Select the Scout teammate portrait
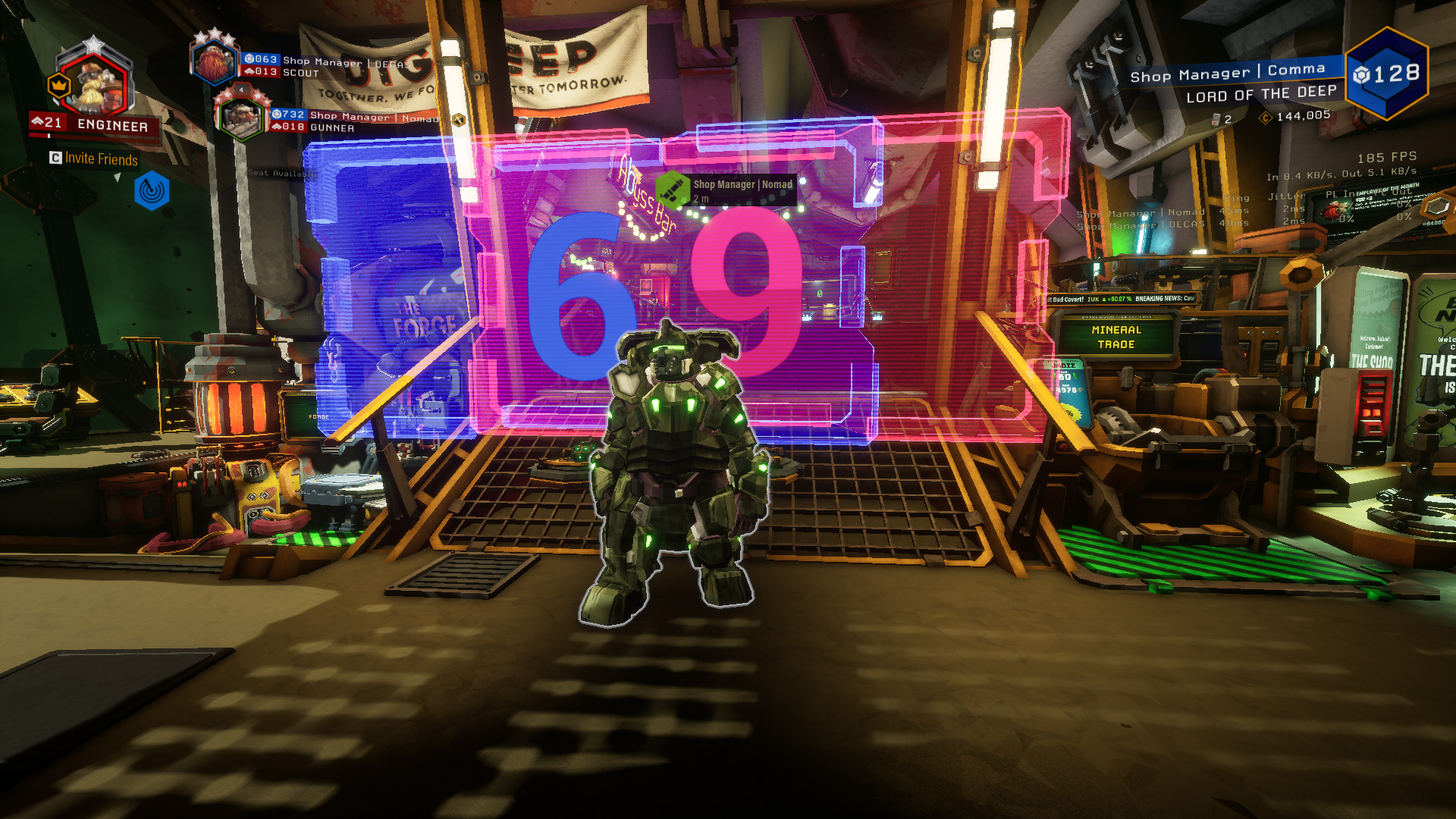 coord(214,62)
